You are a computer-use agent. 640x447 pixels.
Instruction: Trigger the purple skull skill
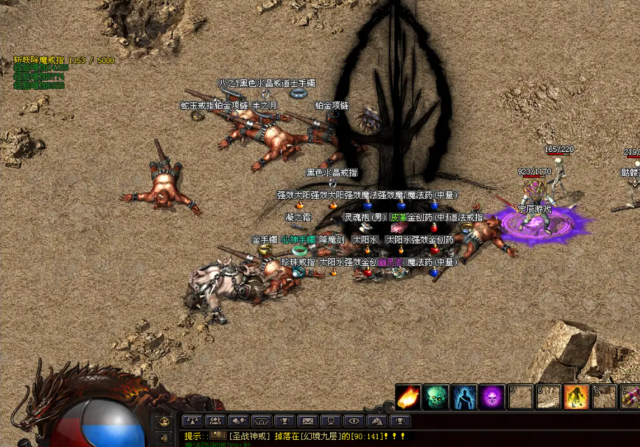click(x=492, y=397)
